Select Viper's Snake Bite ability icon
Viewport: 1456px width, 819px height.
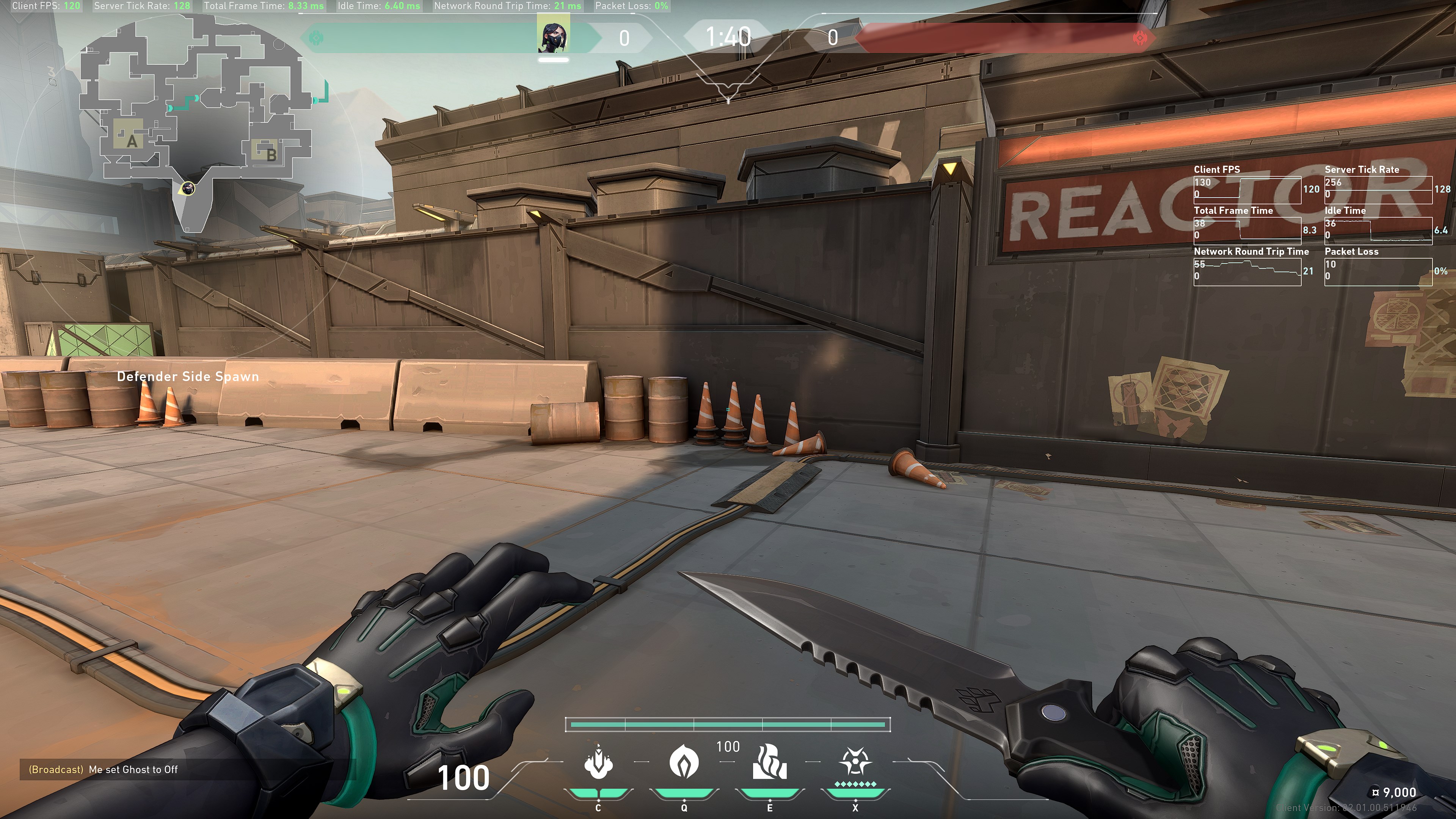(x=598, y=763)
